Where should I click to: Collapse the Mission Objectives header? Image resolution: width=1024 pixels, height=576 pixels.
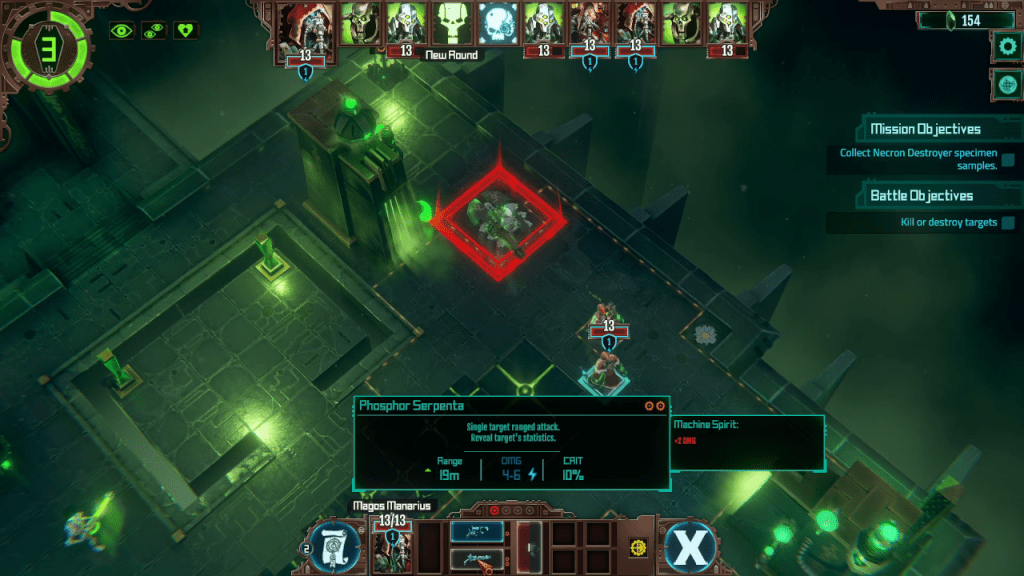[x=924, y=129]
